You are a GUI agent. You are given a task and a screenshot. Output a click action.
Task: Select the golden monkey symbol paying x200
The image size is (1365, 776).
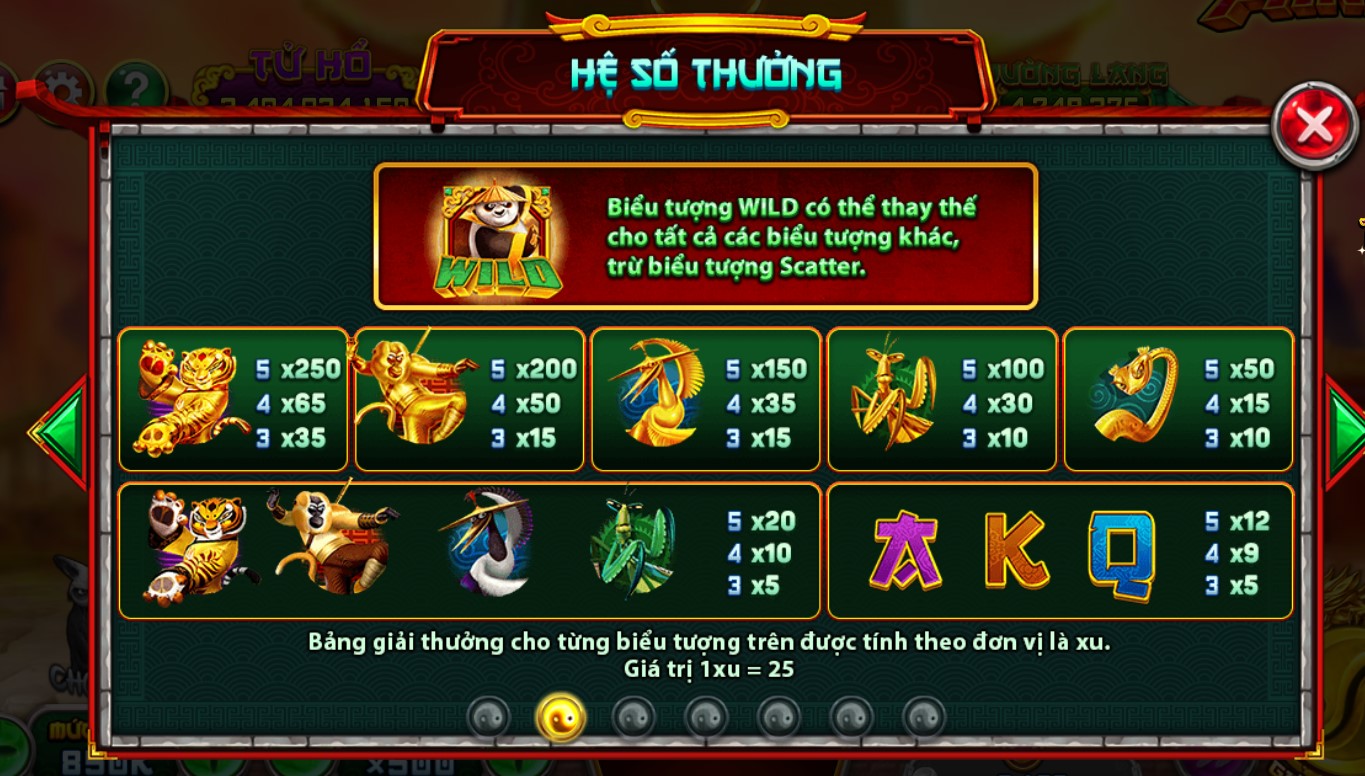[416, 398]
